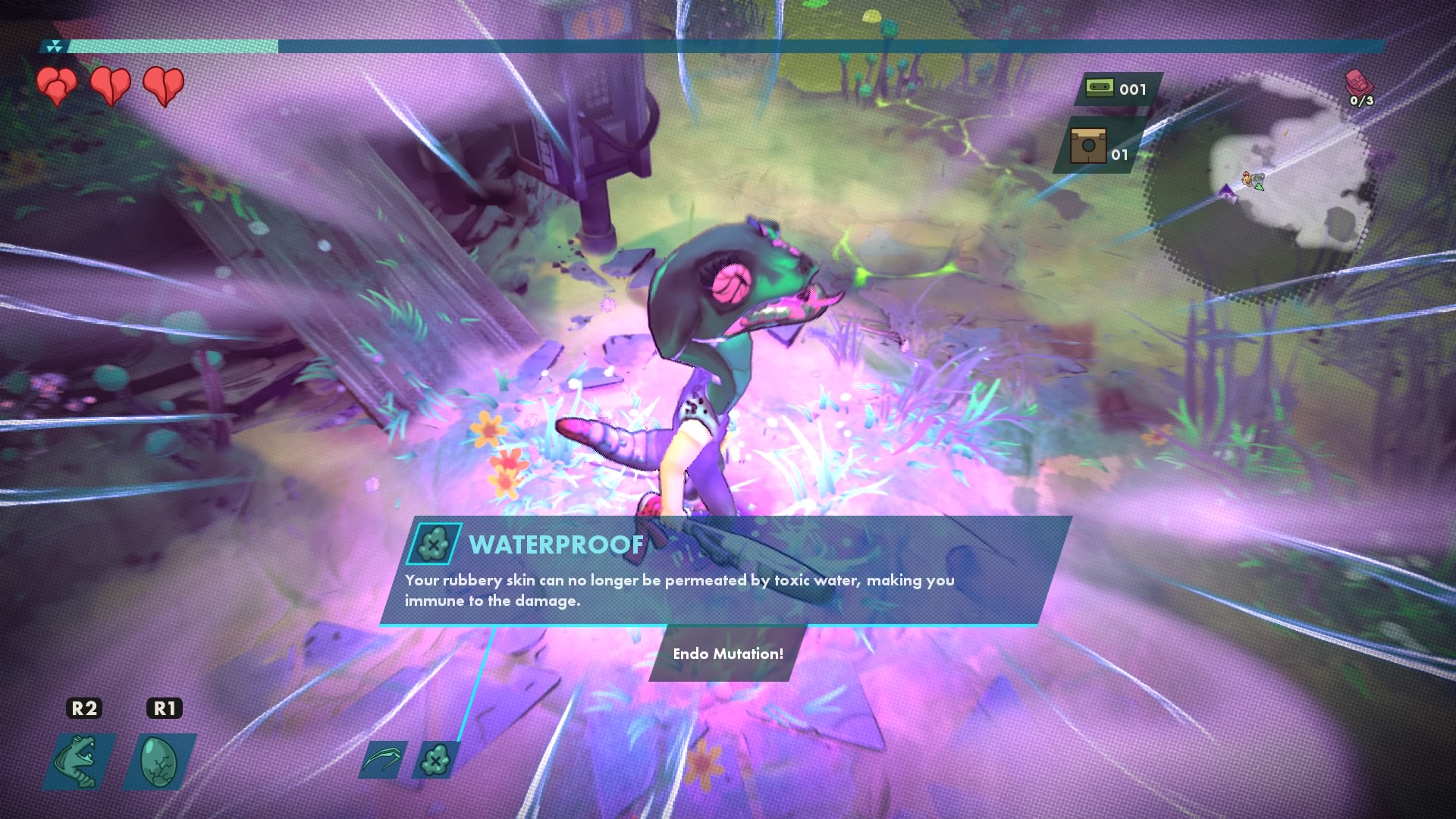The width and height of the screenshot is (1456, 819).
Task: Activate the dinosaur roar ability icon
Action: [80, 761]
